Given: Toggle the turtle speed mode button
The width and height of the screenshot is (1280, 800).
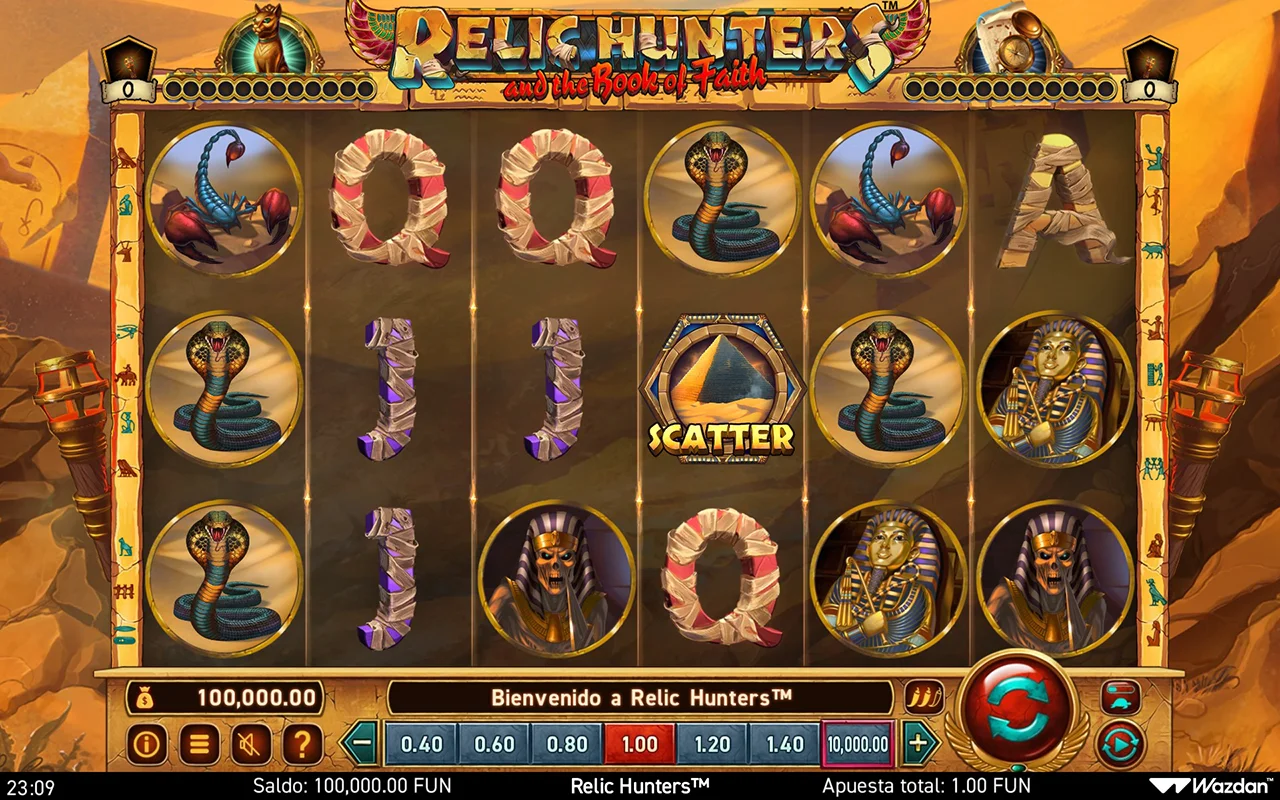Looking at the screenshot, I should tap(1121, 697).
